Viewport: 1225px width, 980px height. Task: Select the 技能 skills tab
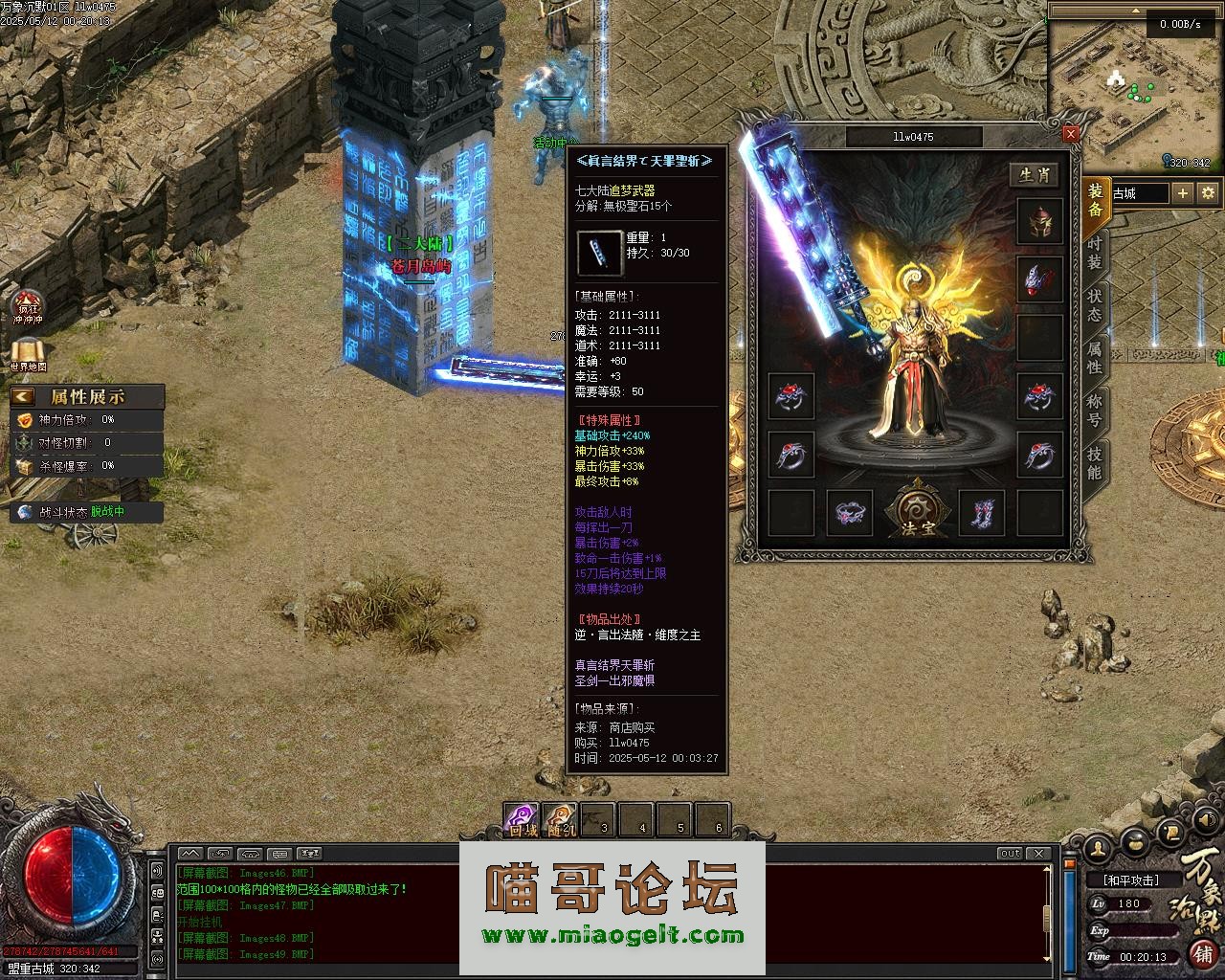[1094, 463]
